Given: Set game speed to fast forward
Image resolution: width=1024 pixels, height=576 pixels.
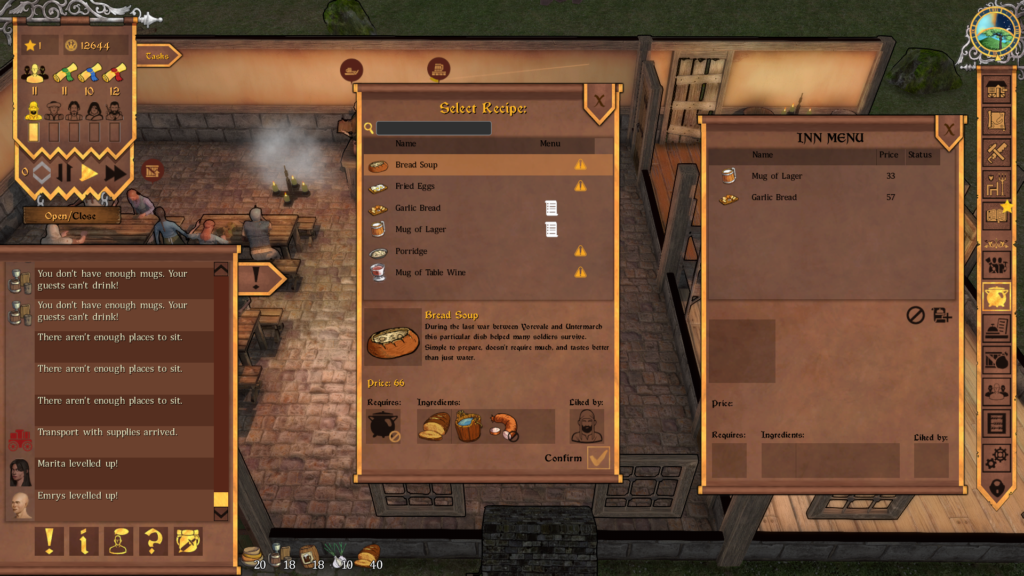Looking at the screenshot, I should [x=115, y=172].
